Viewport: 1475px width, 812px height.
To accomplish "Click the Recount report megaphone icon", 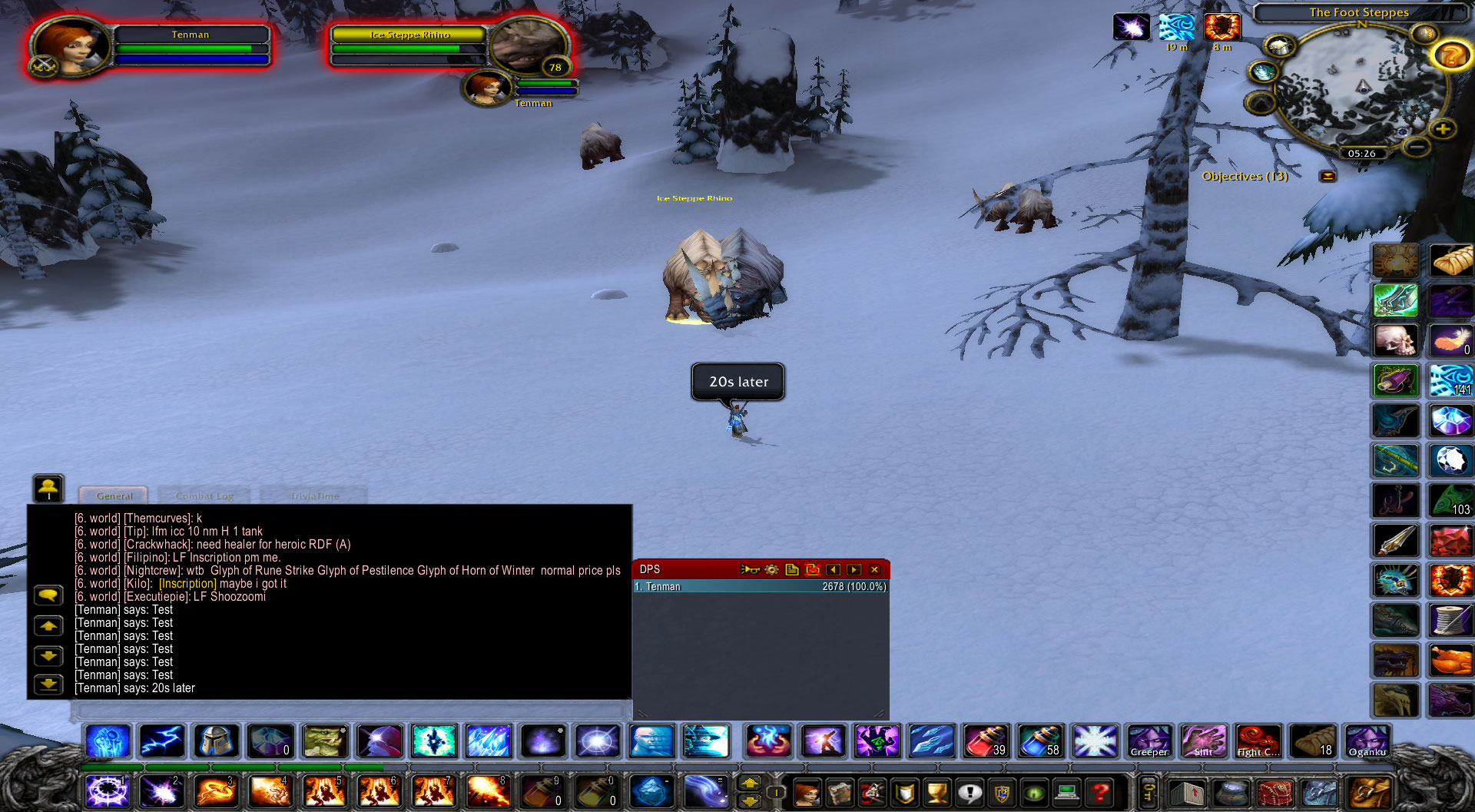I will pos(751,569).
